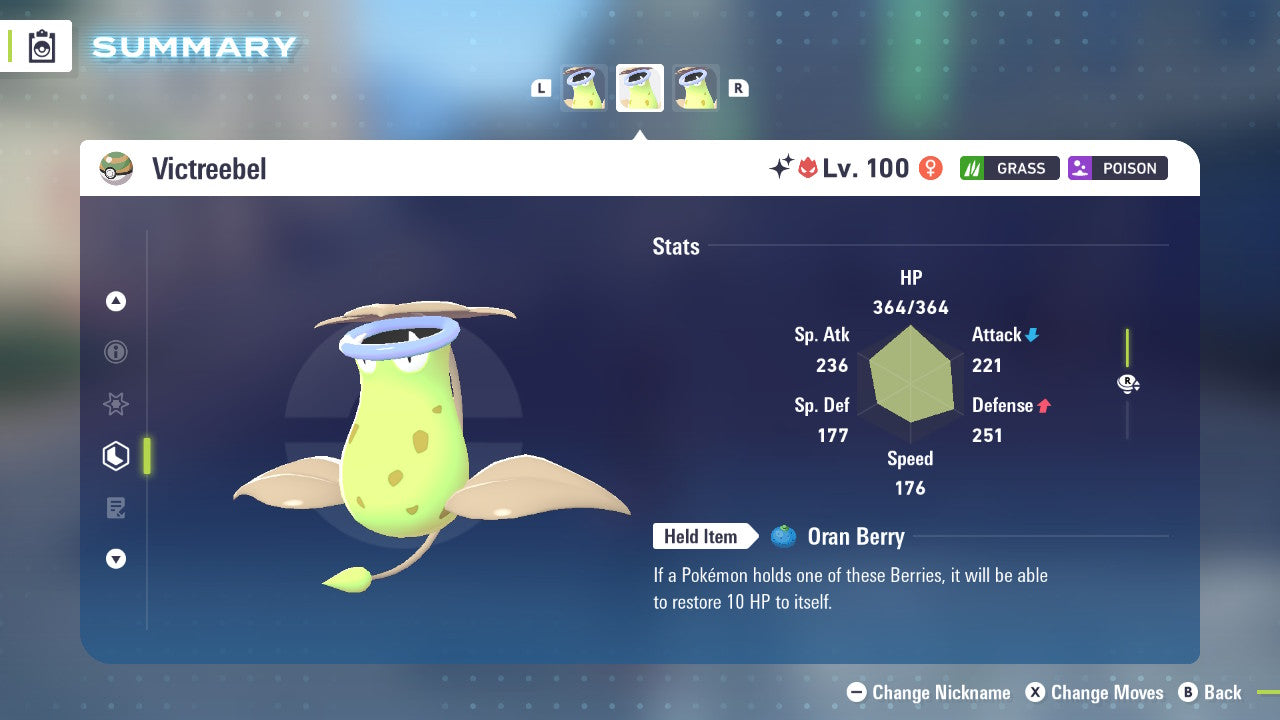
Task: Select the middle Victreebel party thumbnail
Action: 639,87
